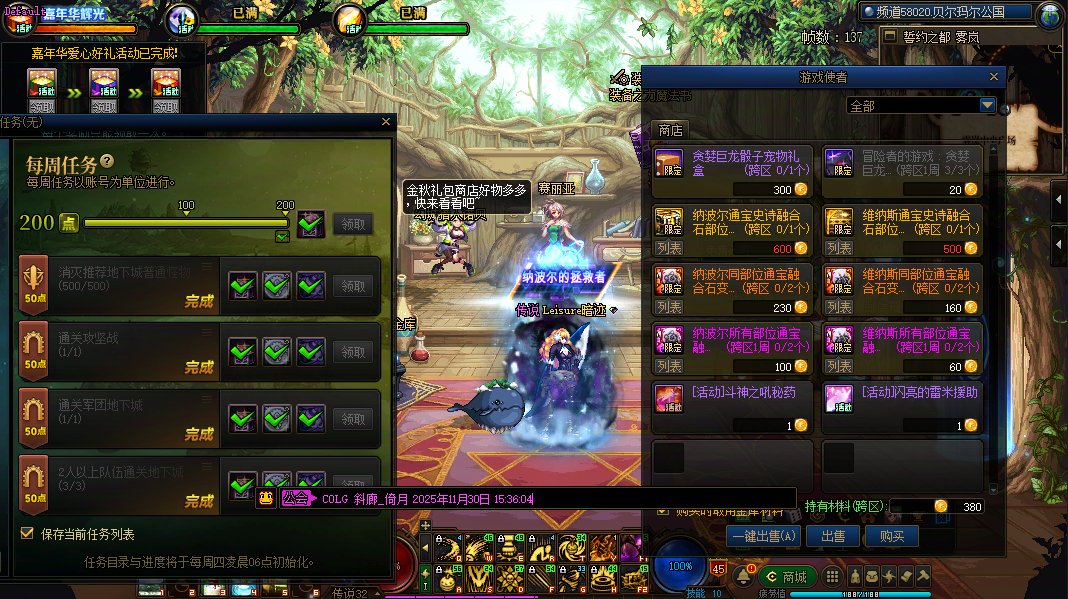Open the 每周任务 help question mark

point(107,162)
